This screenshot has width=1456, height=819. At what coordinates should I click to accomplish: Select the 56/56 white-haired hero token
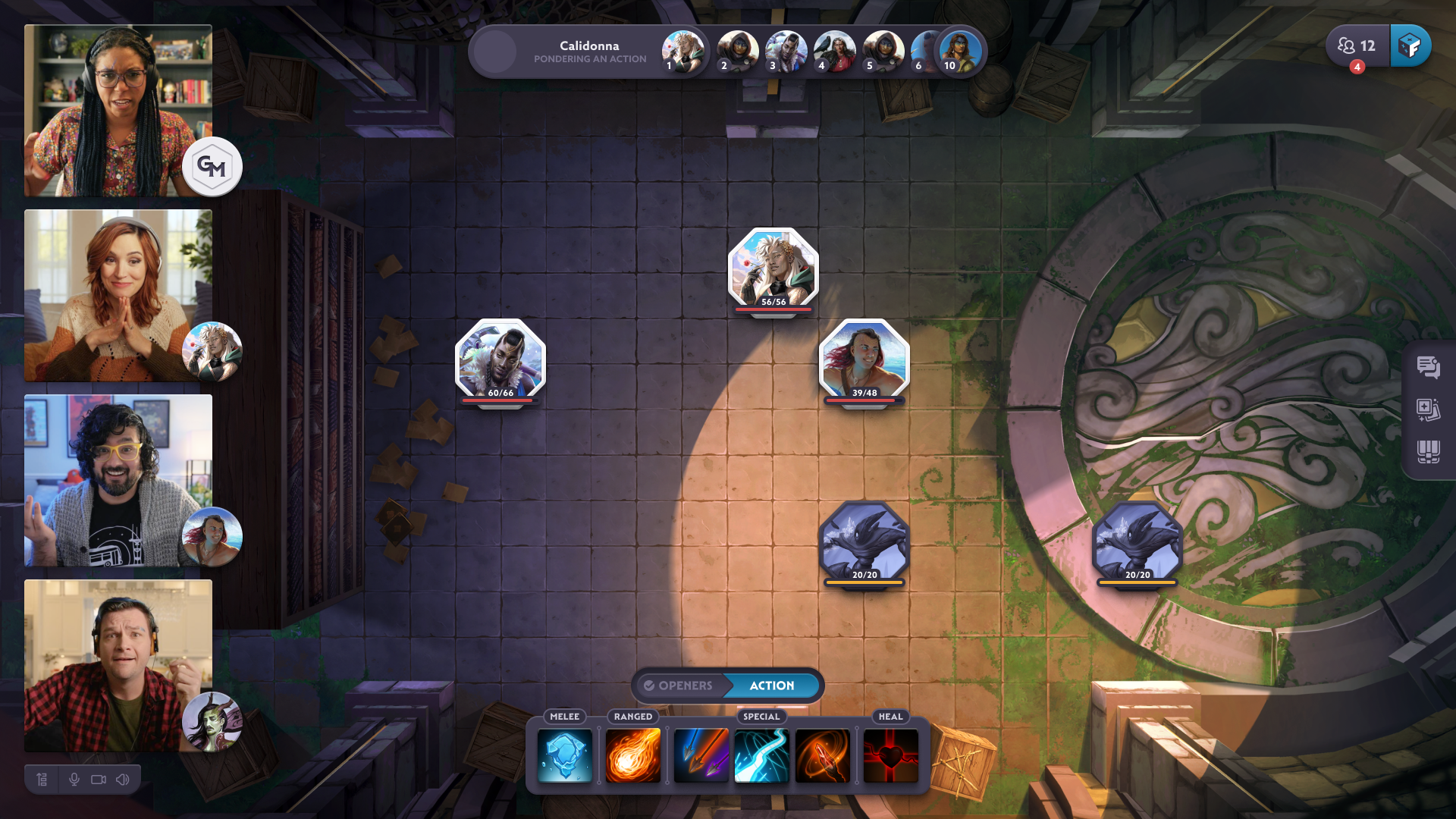pos(773,271)
